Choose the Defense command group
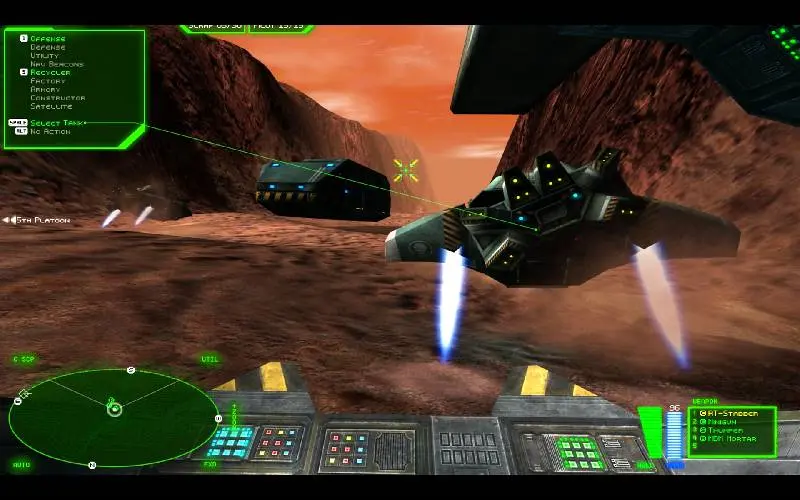This screenshot has width=800, height=500. [x=47, y=47]
